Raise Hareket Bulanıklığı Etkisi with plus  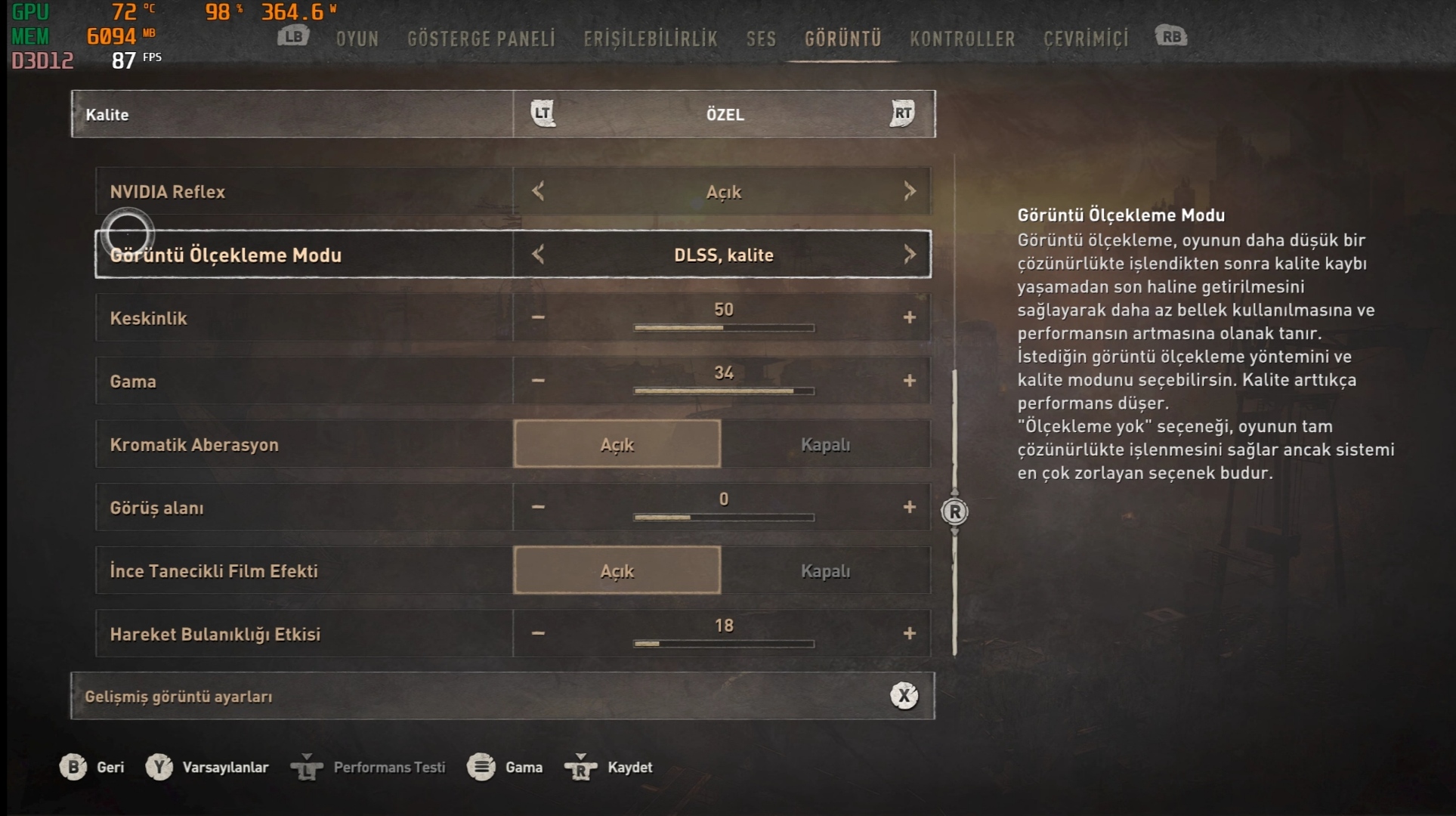[x=909, y=633]
